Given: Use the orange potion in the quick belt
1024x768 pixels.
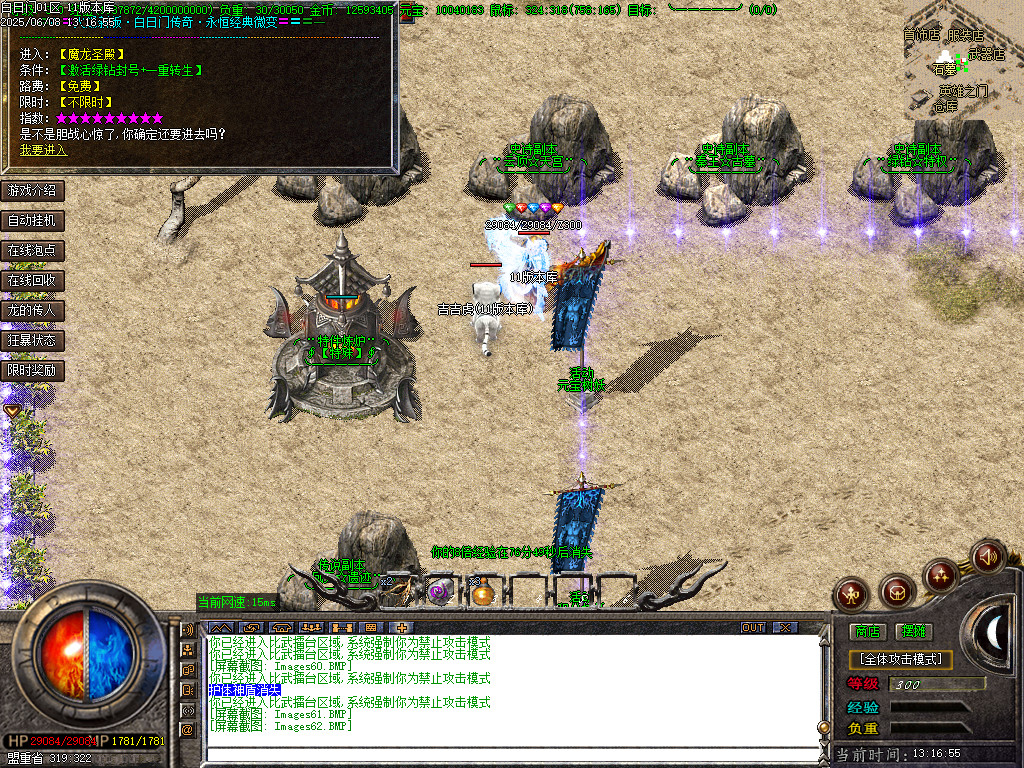Looking at the screenshot, I should pyautogui.click(x=484, y=594).
